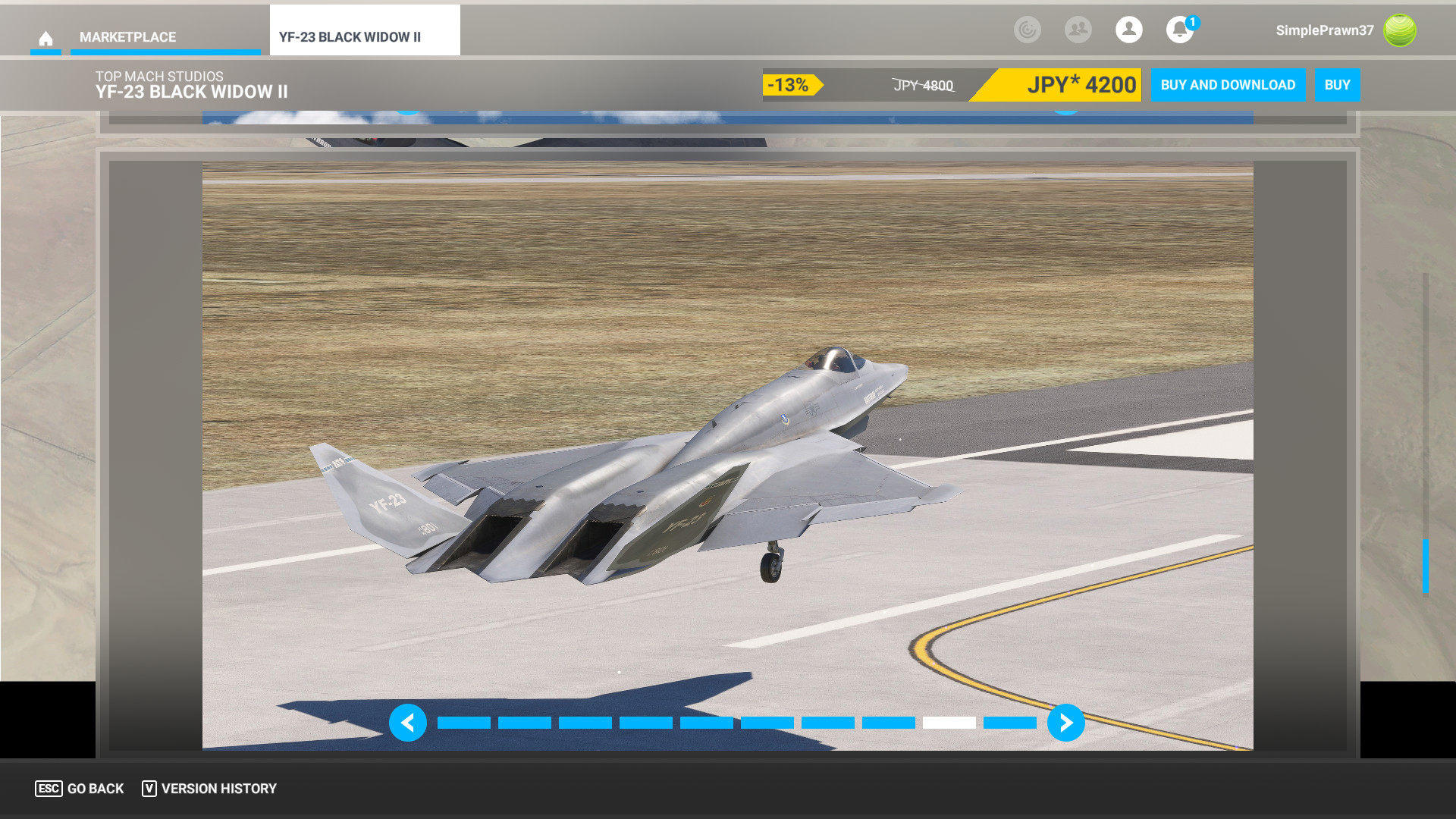Select the YF-23 Black Widow II tab

click(350, 37)
